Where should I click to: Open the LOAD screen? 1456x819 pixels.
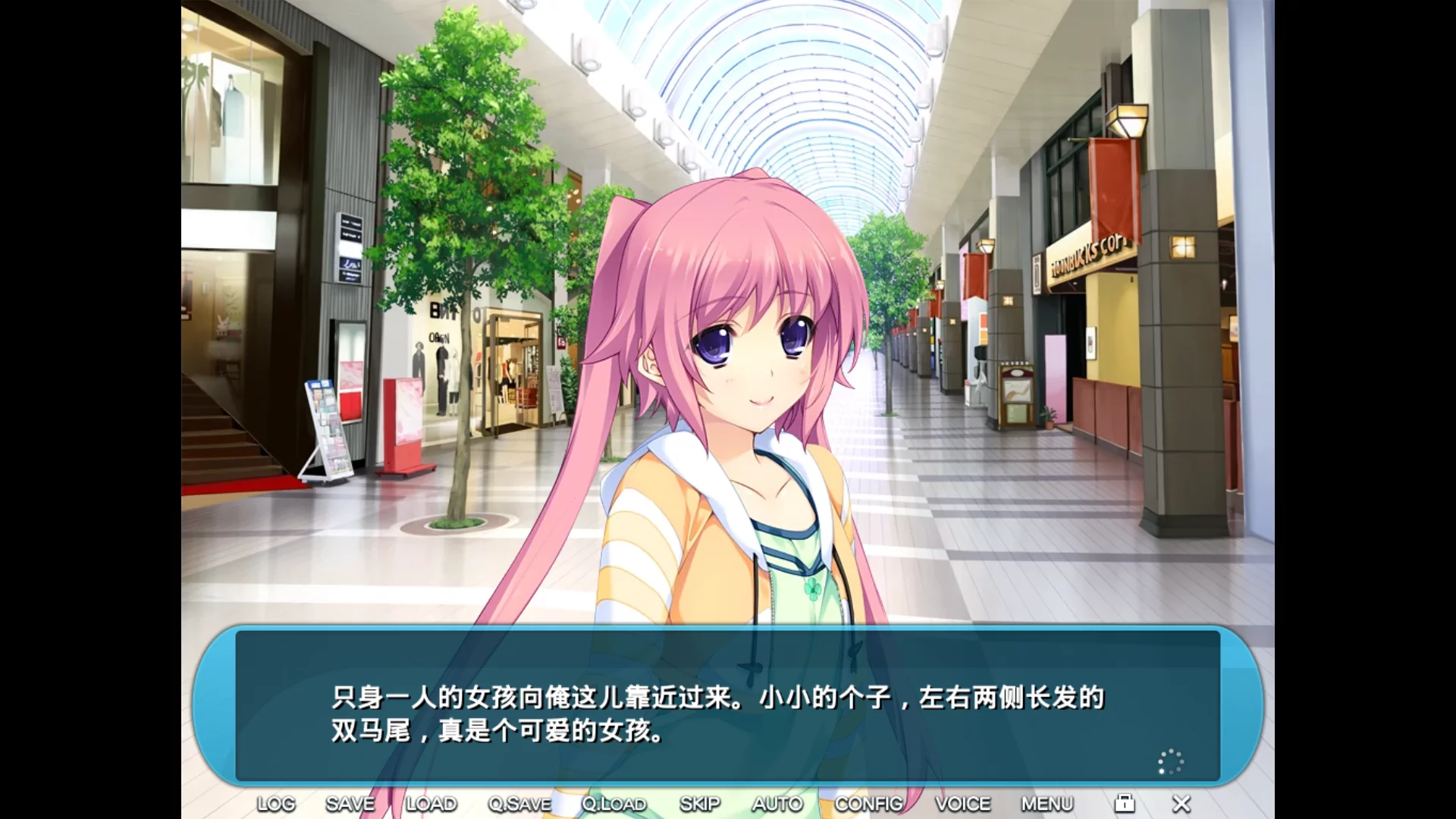(434, 803)
